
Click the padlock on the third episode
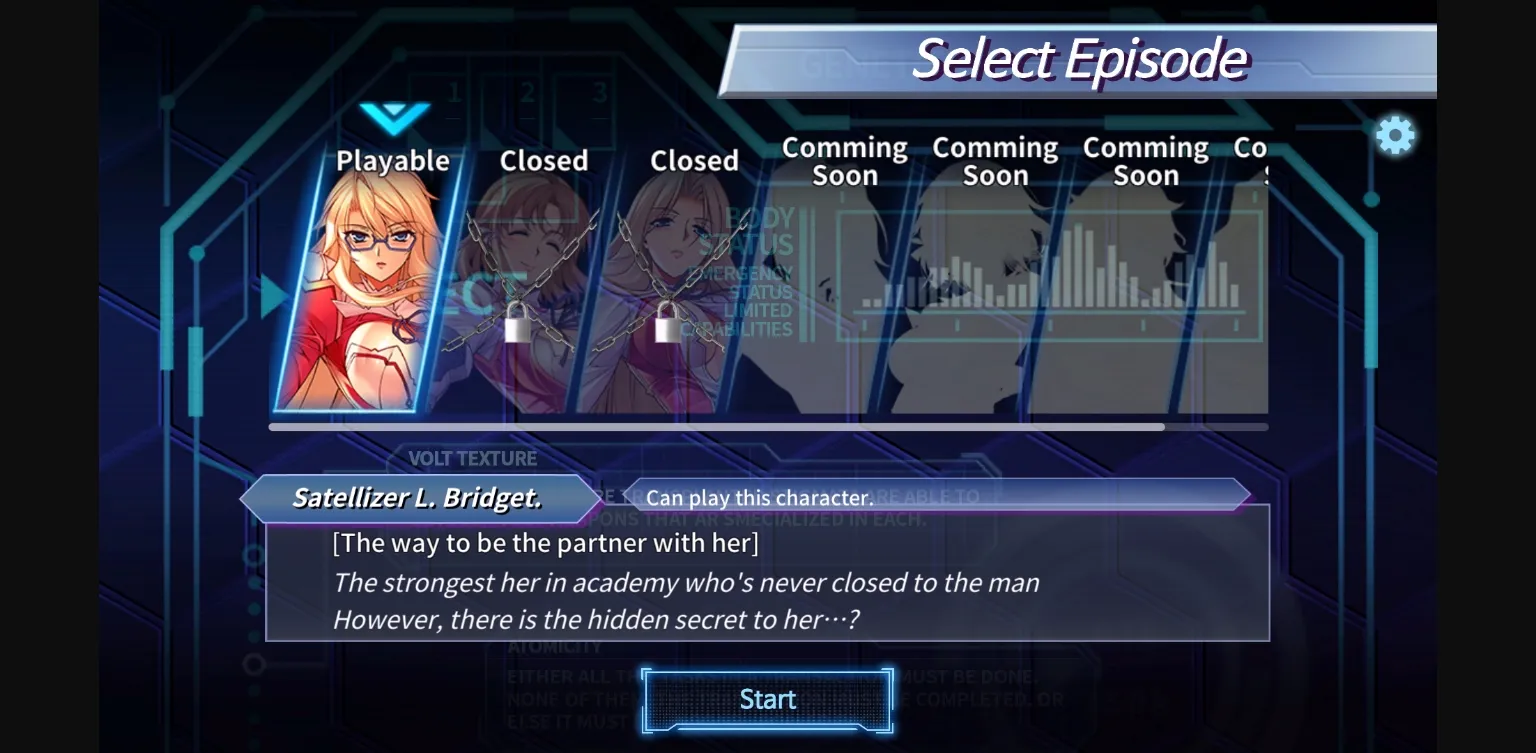[x=665, y=328]
